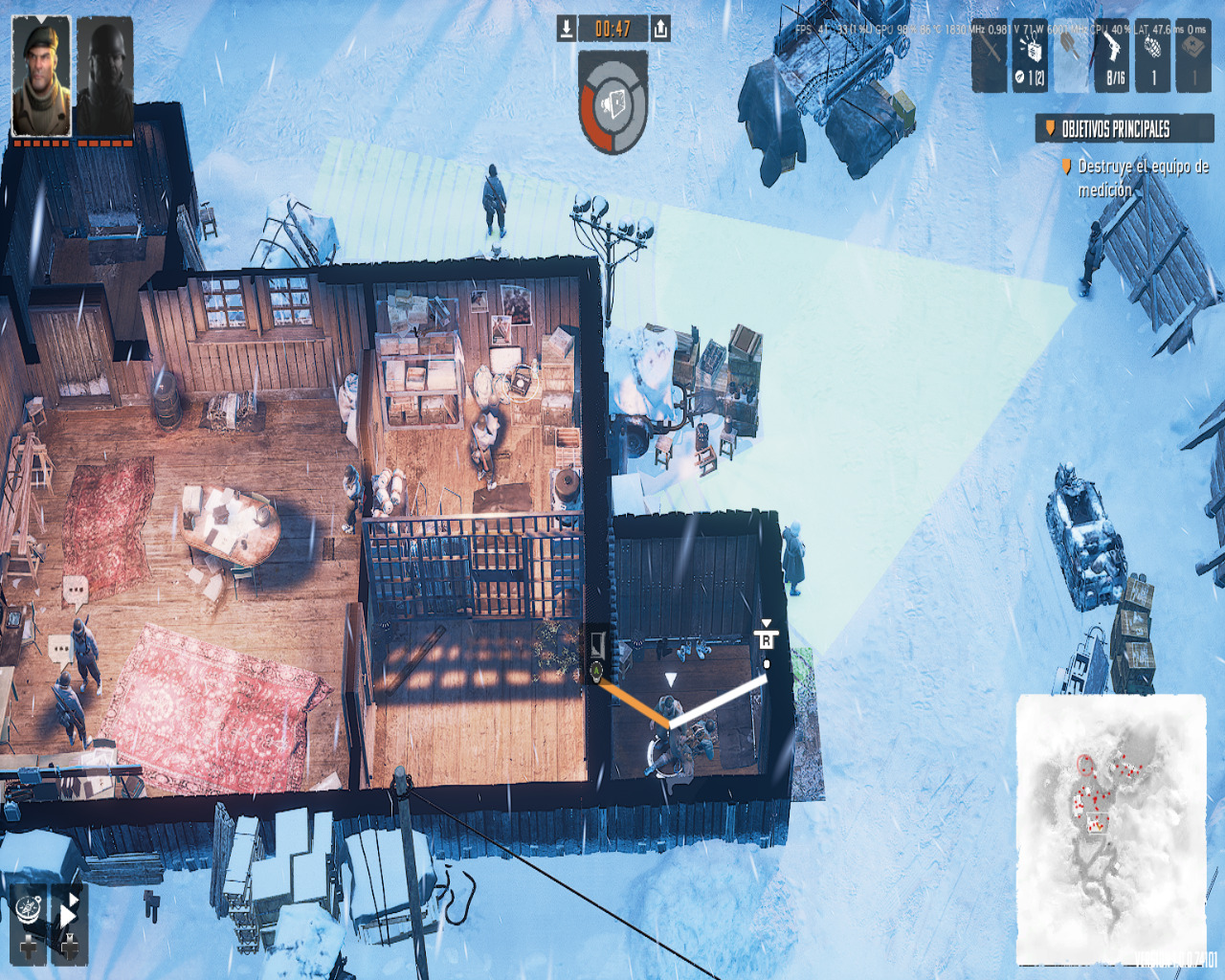Open the circular noise alert indicator
Viewport: 1225px width, 980px height.
(x=613, y=103)
